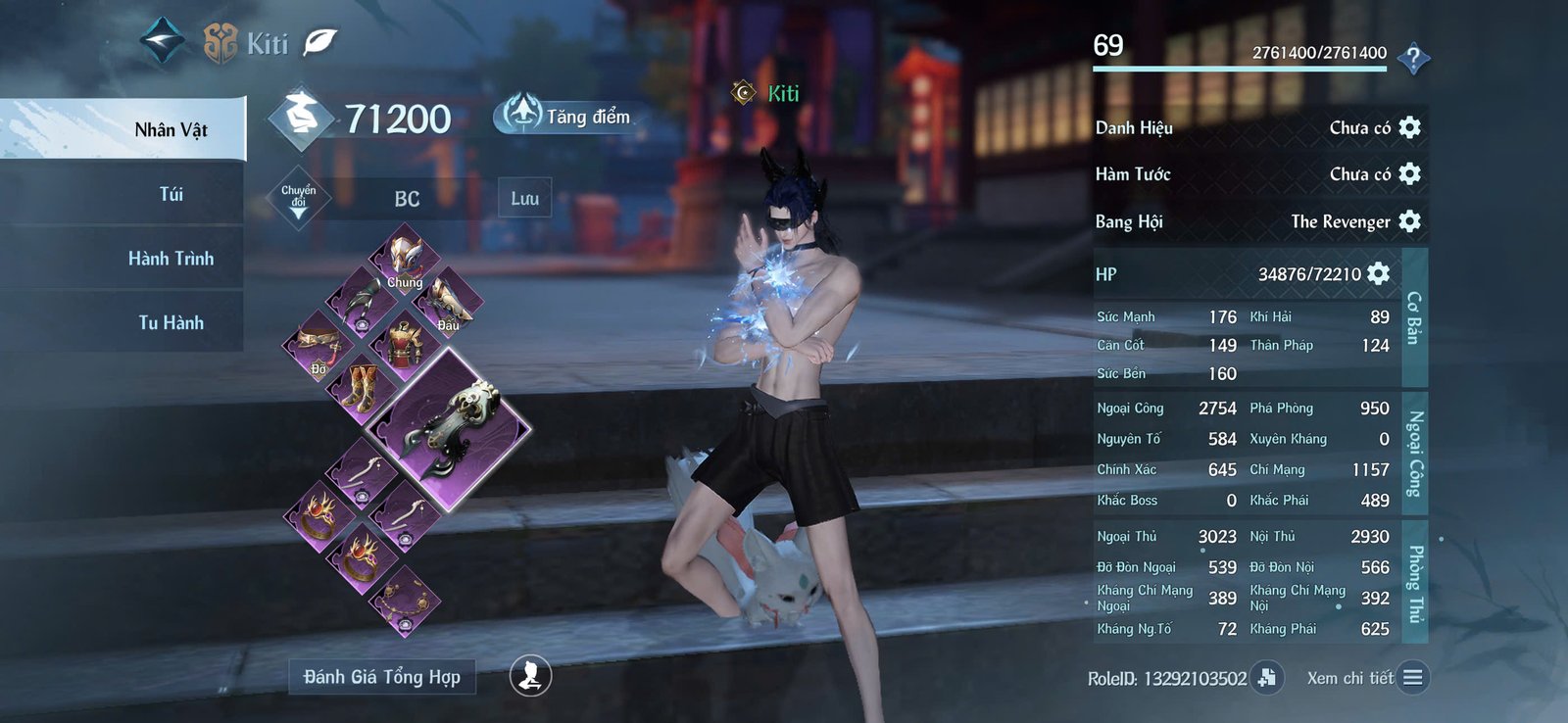Open Xem chi tiết details
This screenshot has width=1568, height=723.
point(1411,677)
